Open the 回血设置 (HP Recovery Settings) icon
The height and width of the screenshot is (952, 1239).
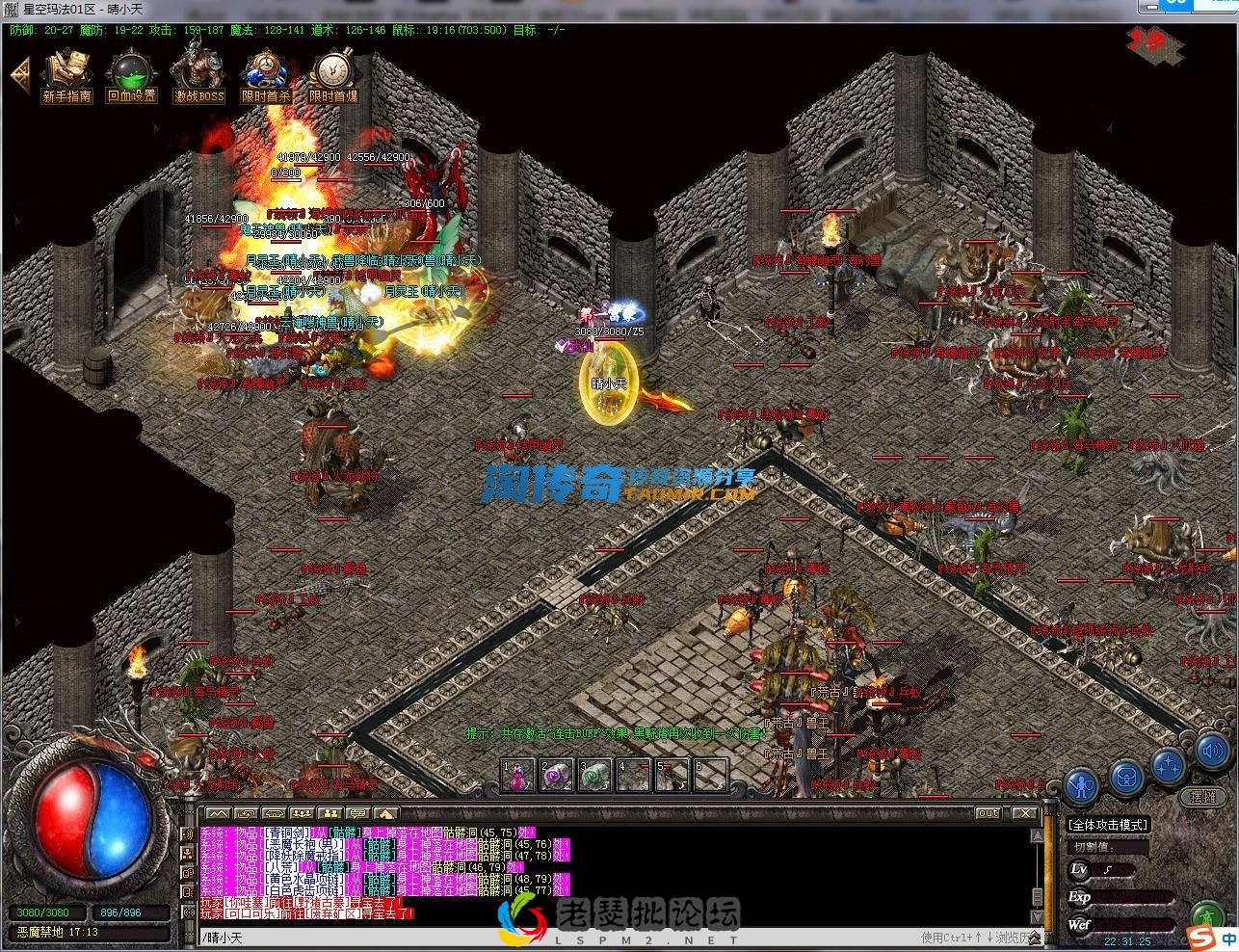pos(130,72)
